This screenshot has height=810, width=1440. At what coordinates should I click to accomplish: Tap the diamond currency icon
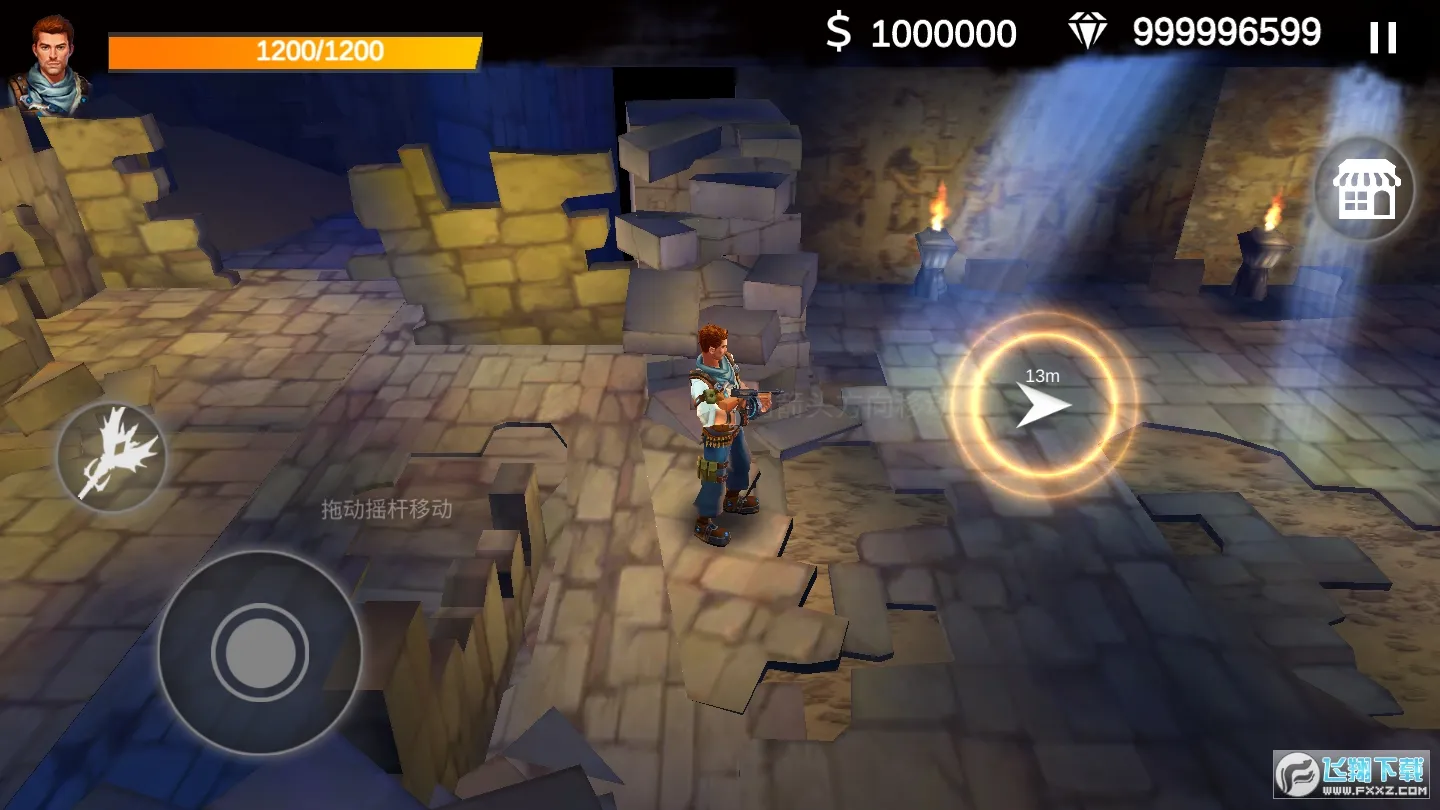[x=1089, y=30]
